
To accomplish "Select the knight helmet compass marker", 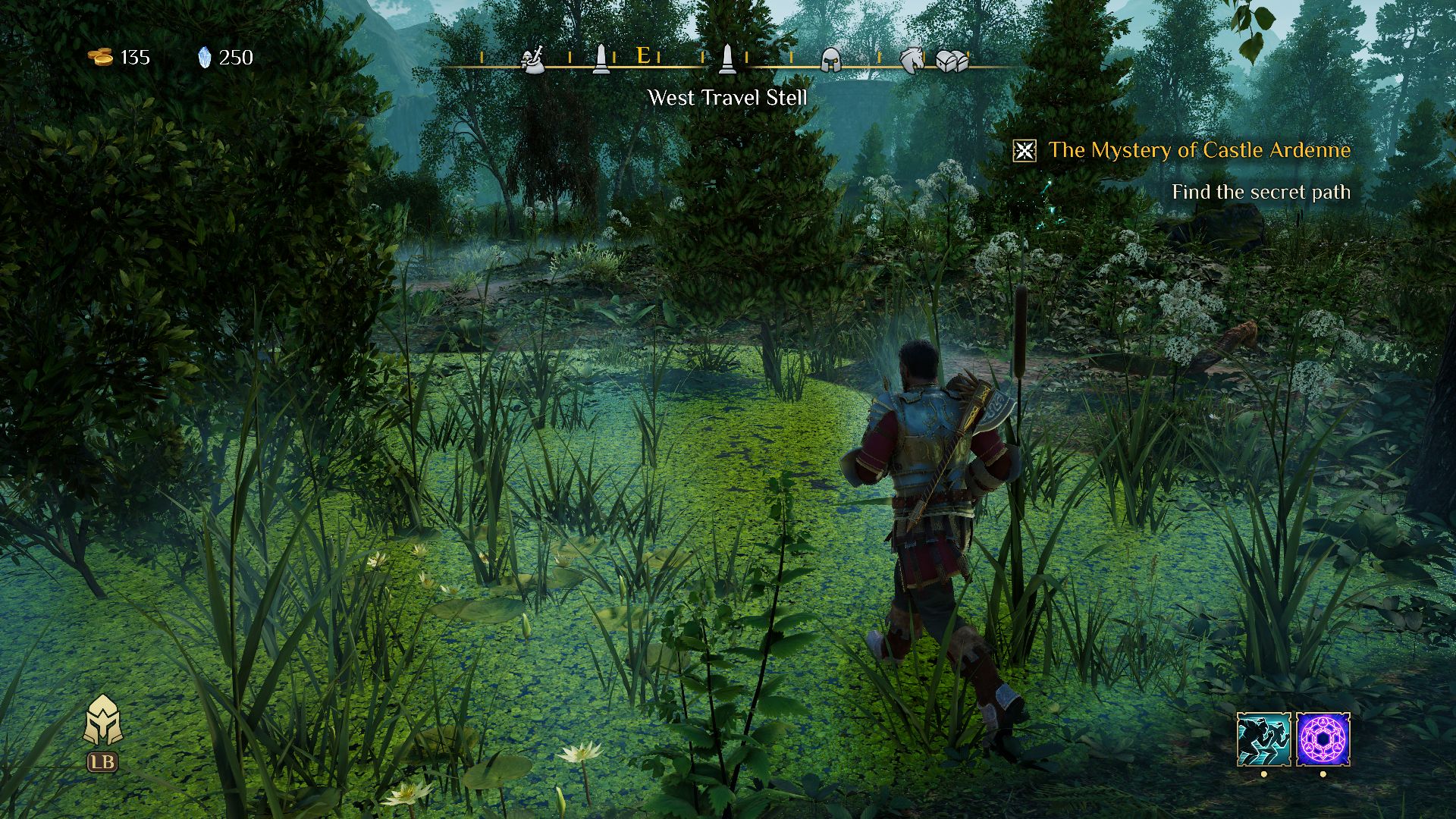I will [x=832, y=59].
